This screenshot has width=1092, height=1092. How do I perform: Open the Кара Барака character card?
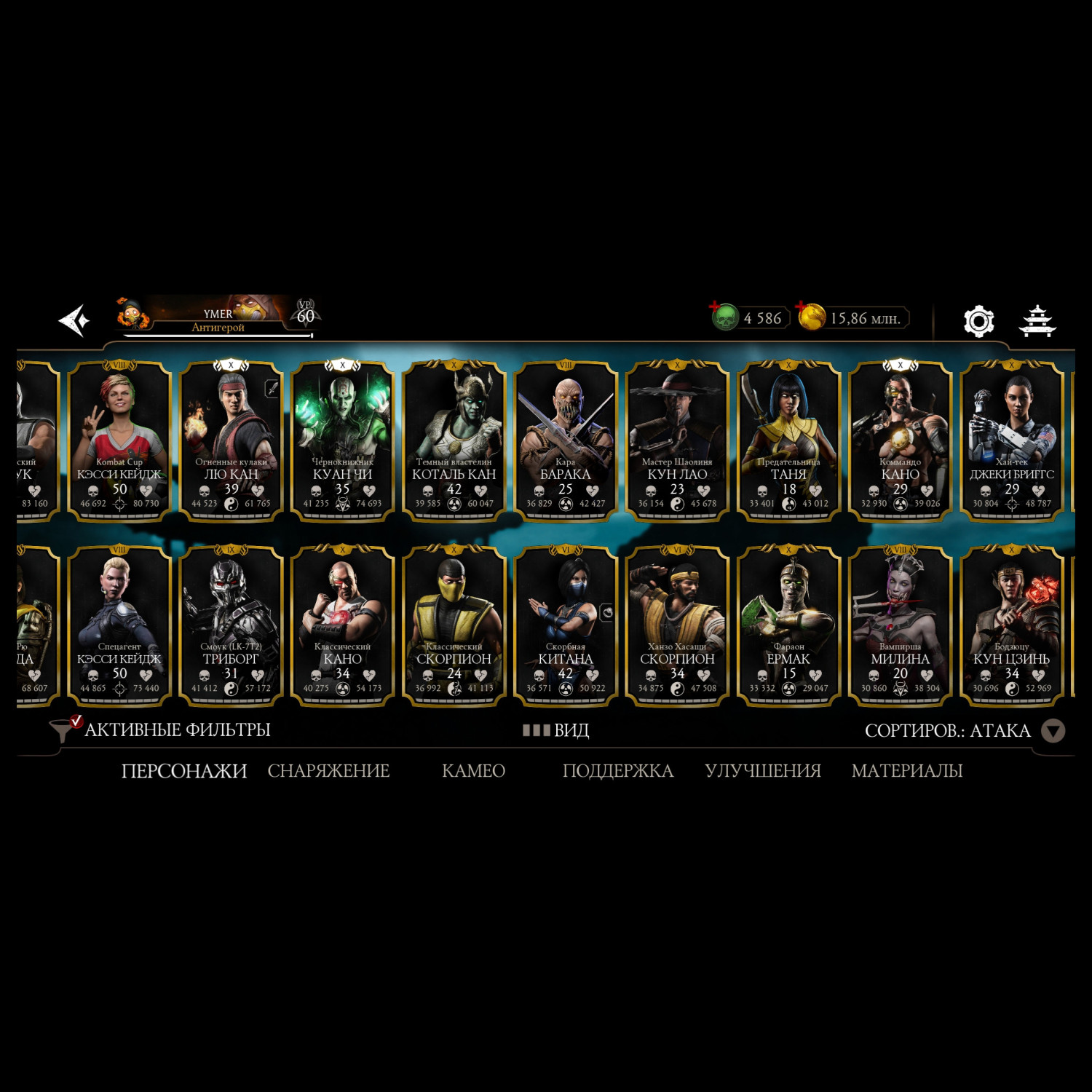[565, 440]
